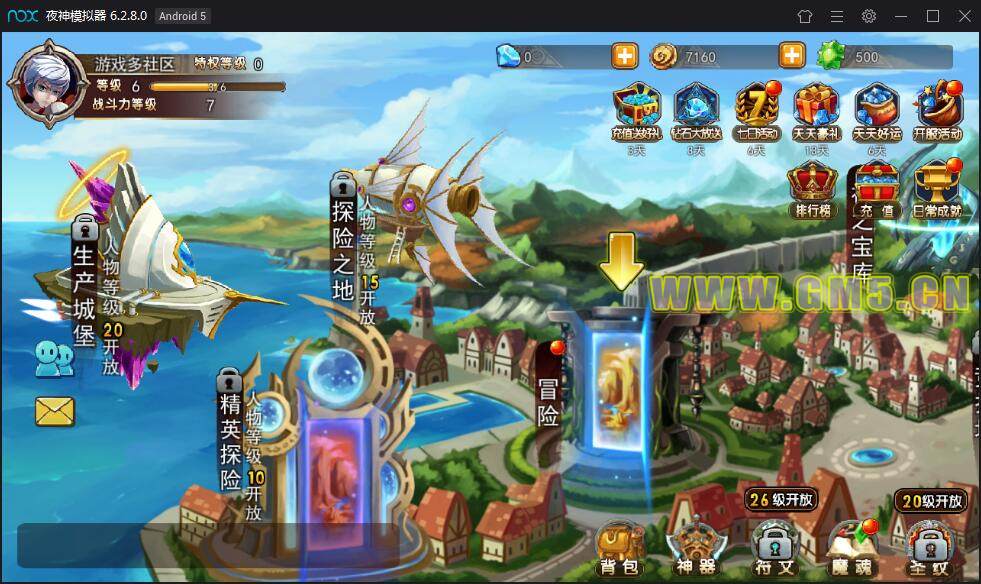Viewport: 981px width, 584px height.
Task: Open the mail envelope icon
Action: (55, 411)
